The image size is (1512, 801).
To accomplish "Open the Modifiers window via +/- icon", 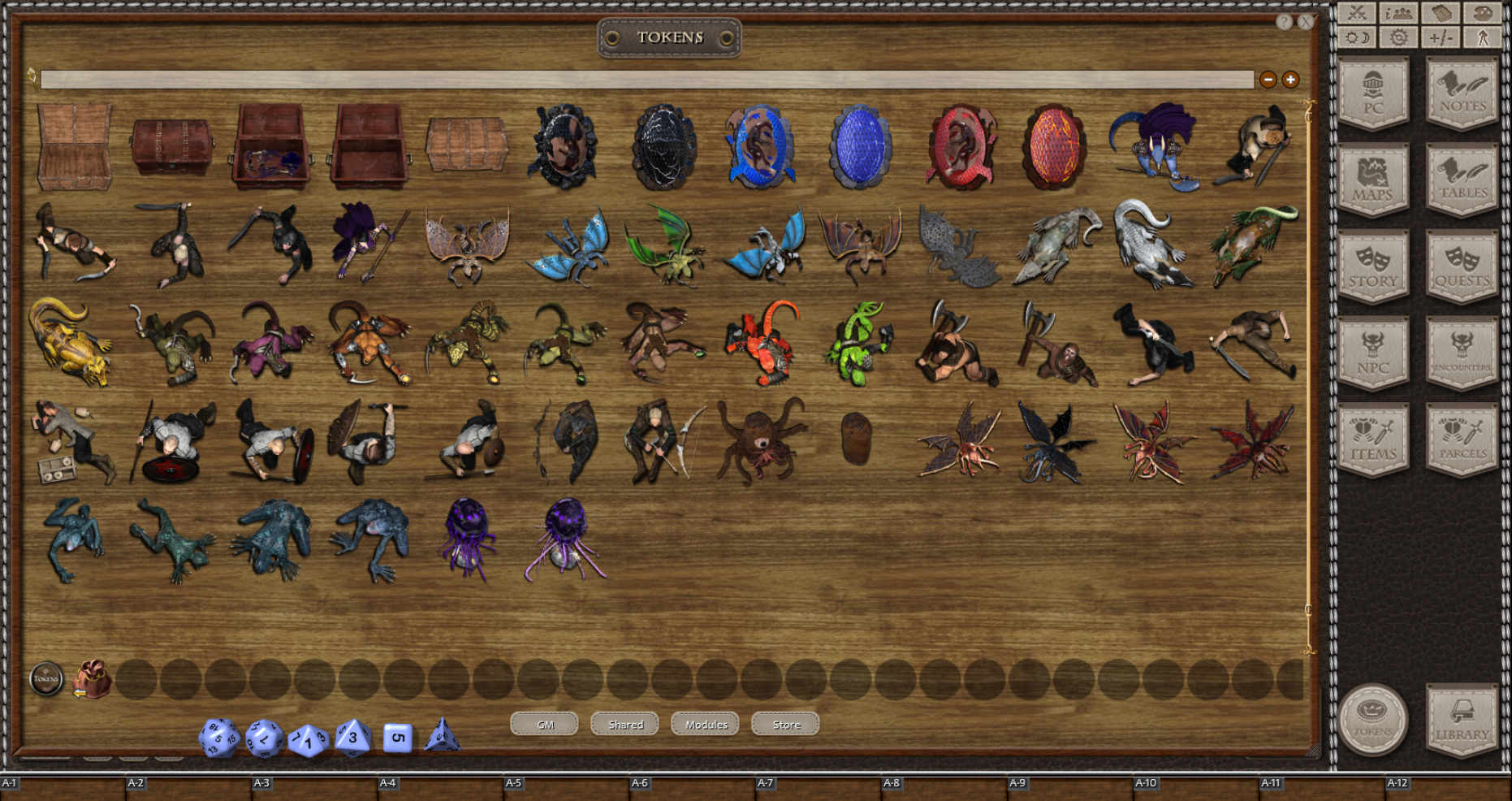I will tap(1441, 39).
